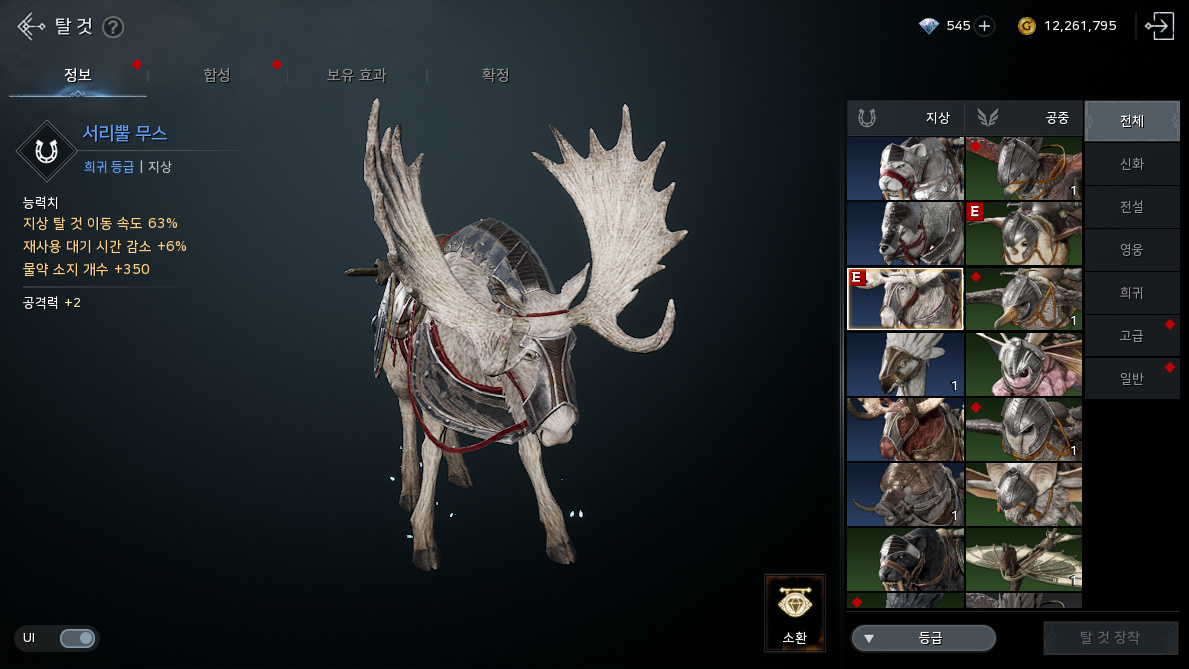This screenshot has height=669, width=1189.
Task: Pick the 고급 grade filter
Action: tap(1132, 336)
